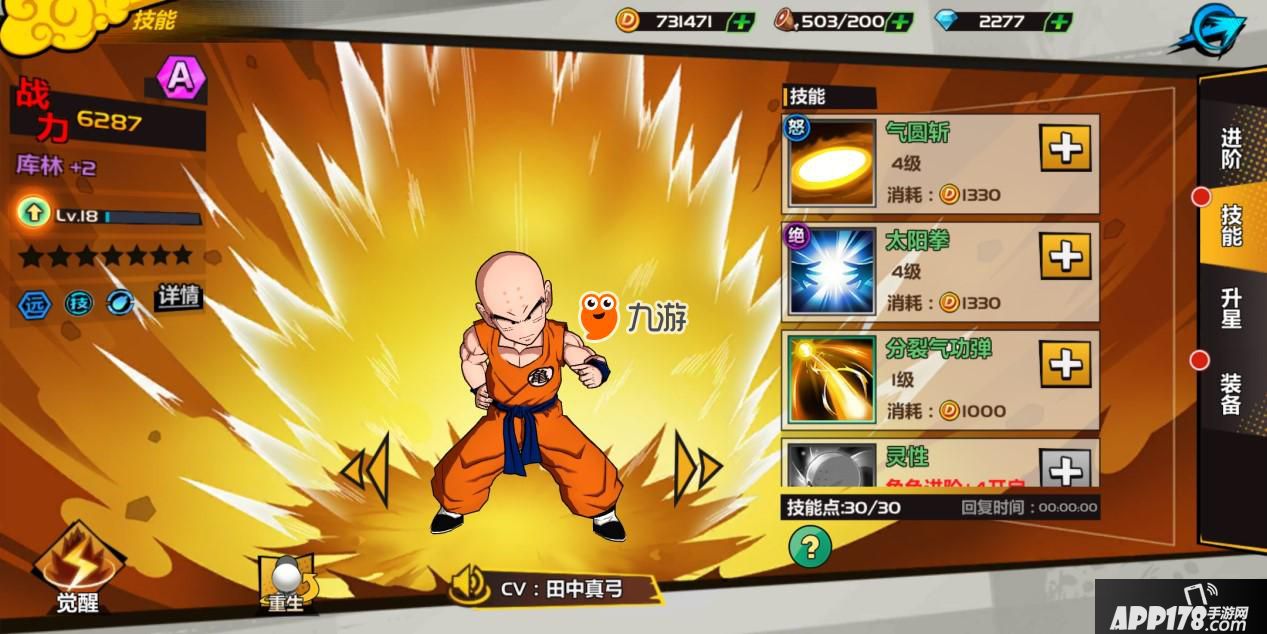Open the 升星 tab
Screen dimensions: 1267x634
1231,307
